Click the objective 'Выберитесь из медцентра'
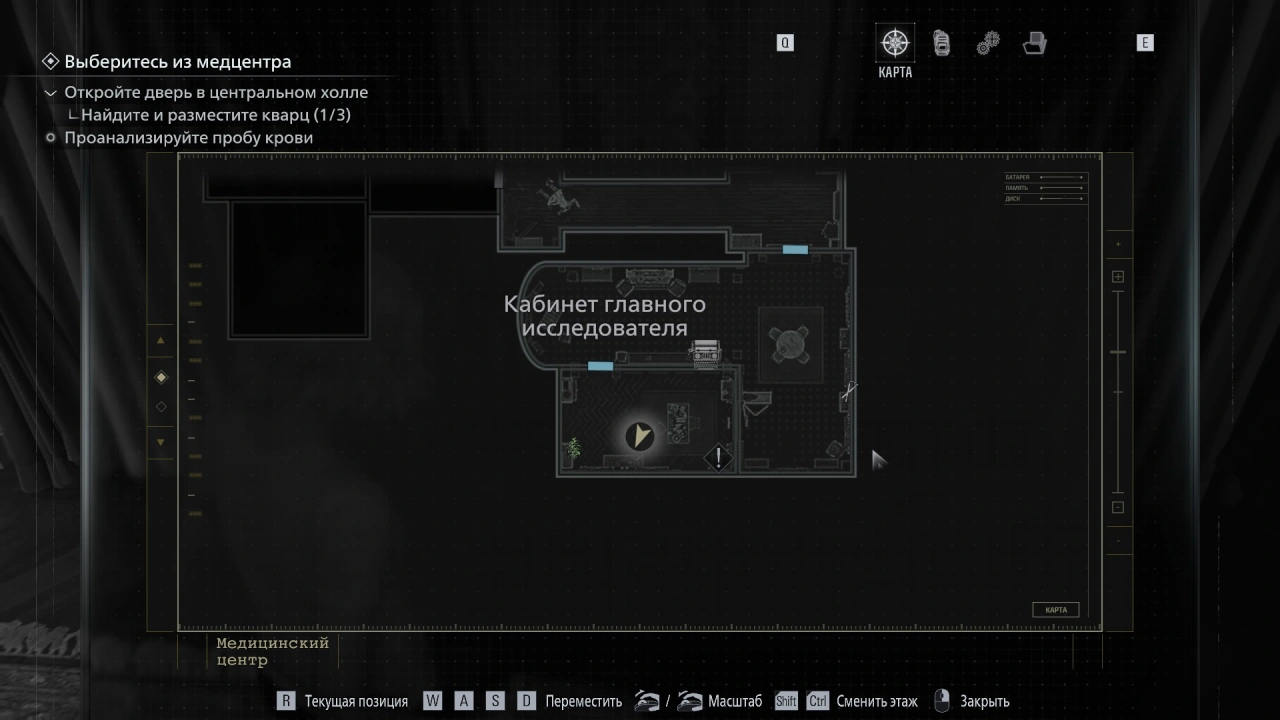The width and height of the screenshot is (1280, 720). (x=178, y=62)
